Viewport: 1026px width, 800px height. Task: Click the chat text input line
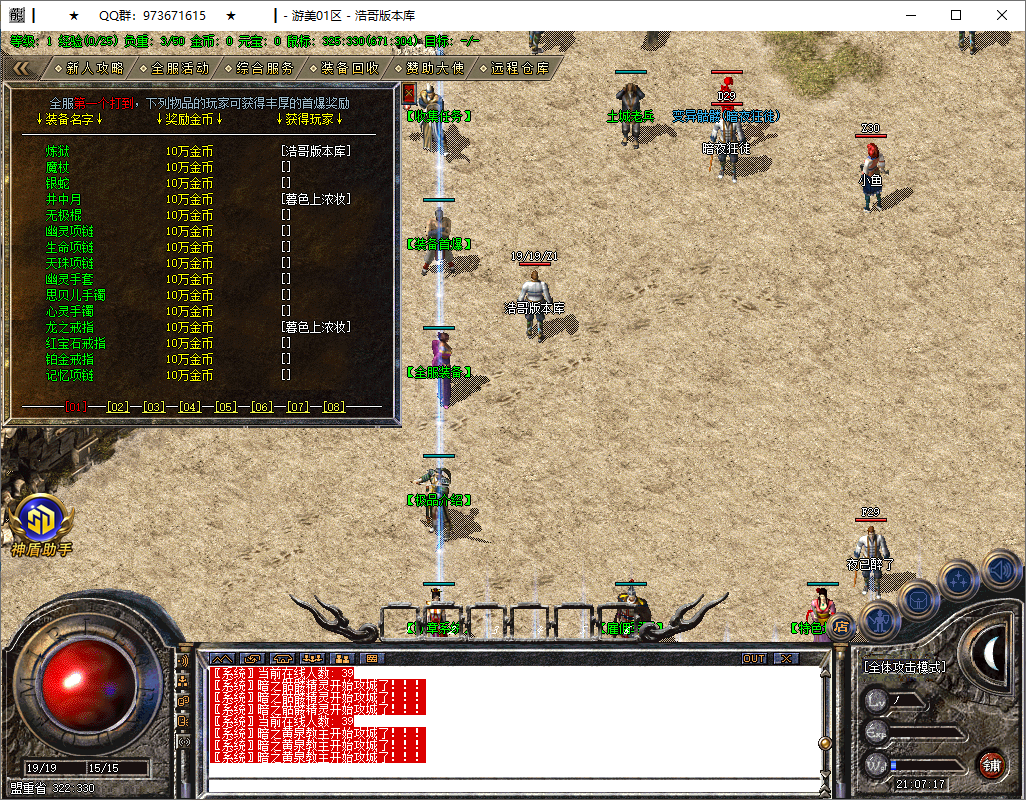(x=510, y=785)
